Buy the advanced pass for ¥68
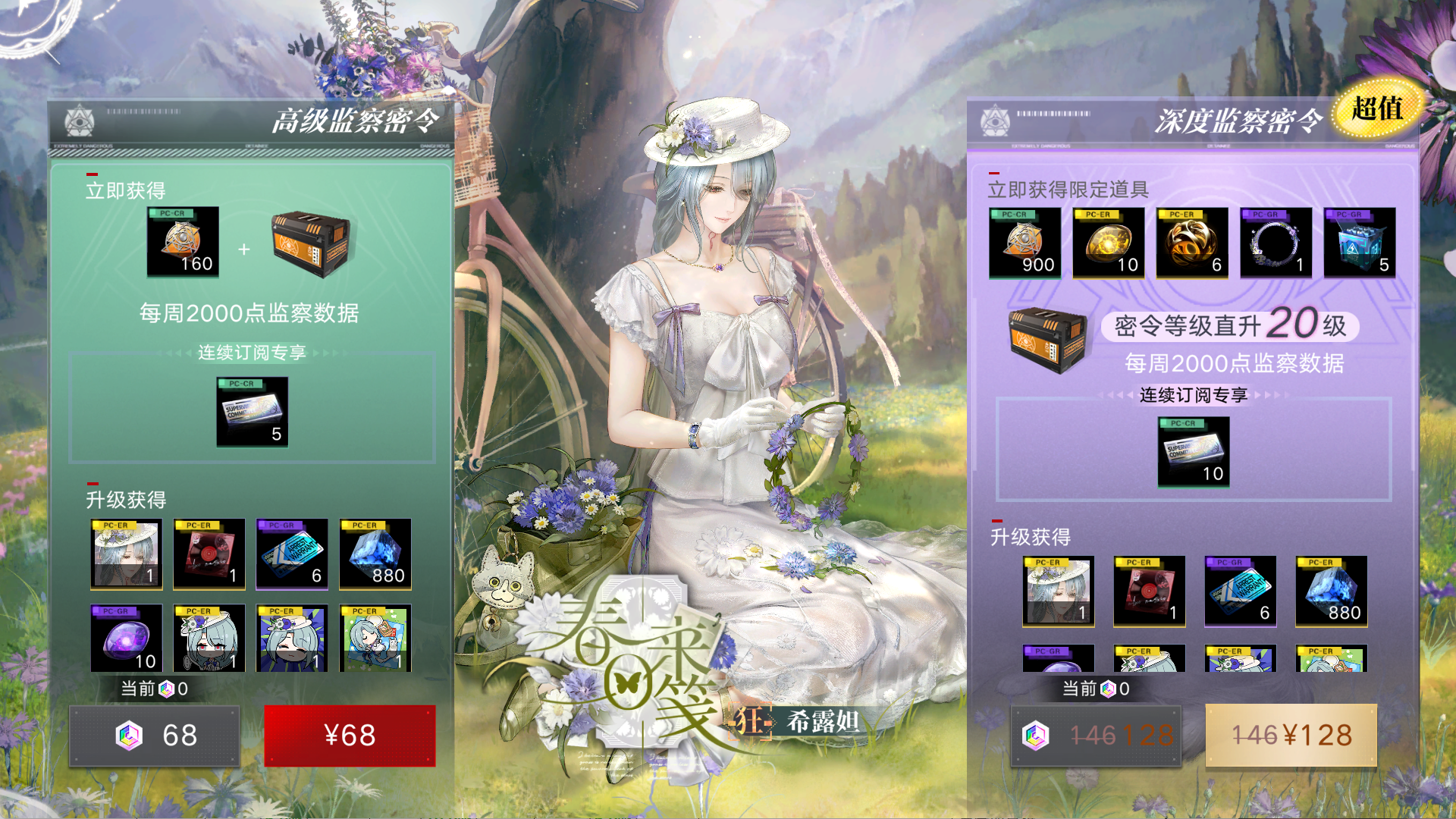1456x819 pixels. [x=350, y=735]
